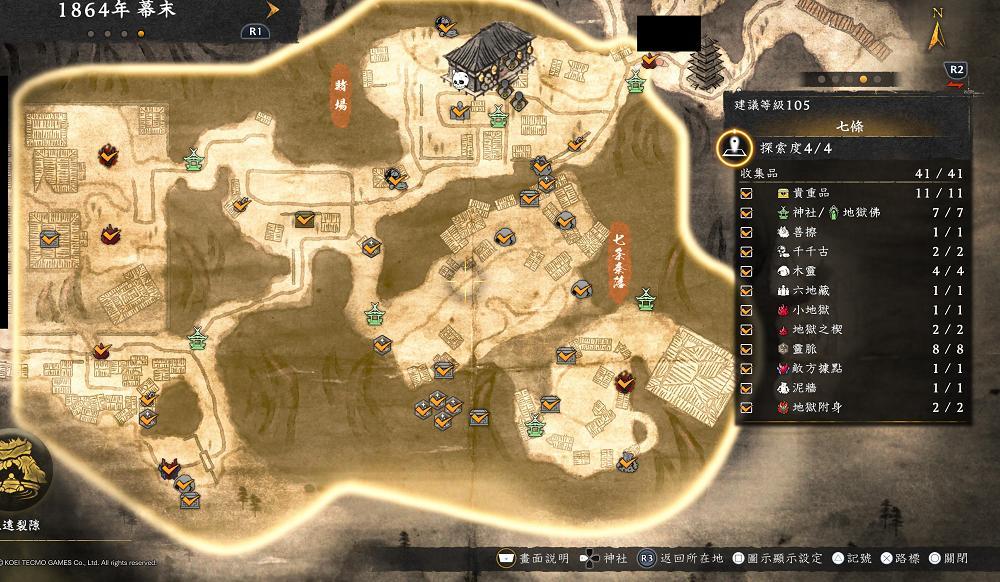Toggle the 貴重品 collectible filter checkbox
Screen dimensions: 1000x582
746,193
